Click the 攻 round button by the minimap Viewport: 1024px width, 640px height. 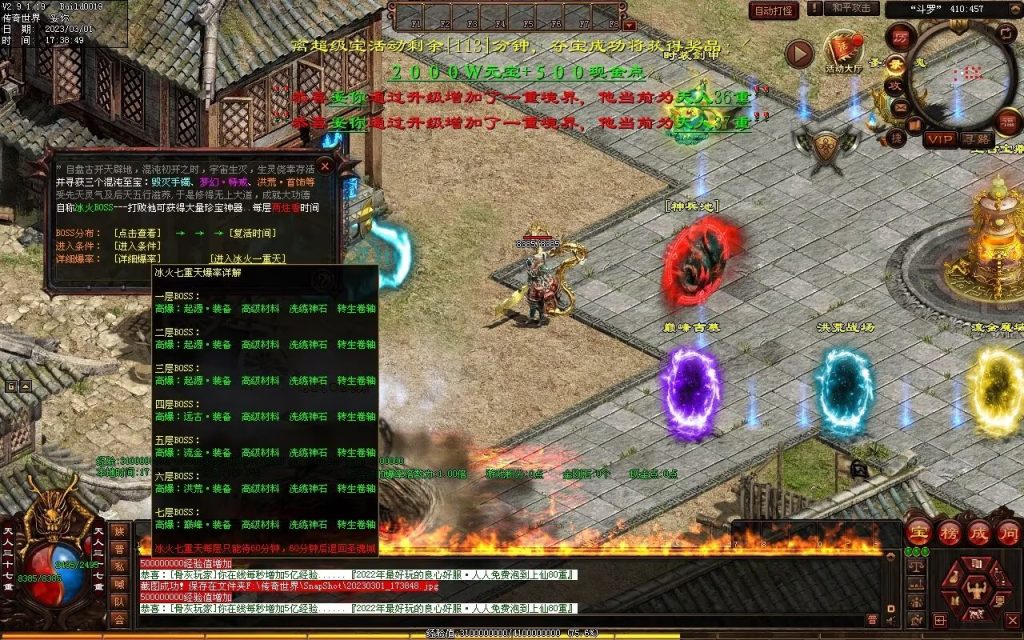click(x=897, y=85)
